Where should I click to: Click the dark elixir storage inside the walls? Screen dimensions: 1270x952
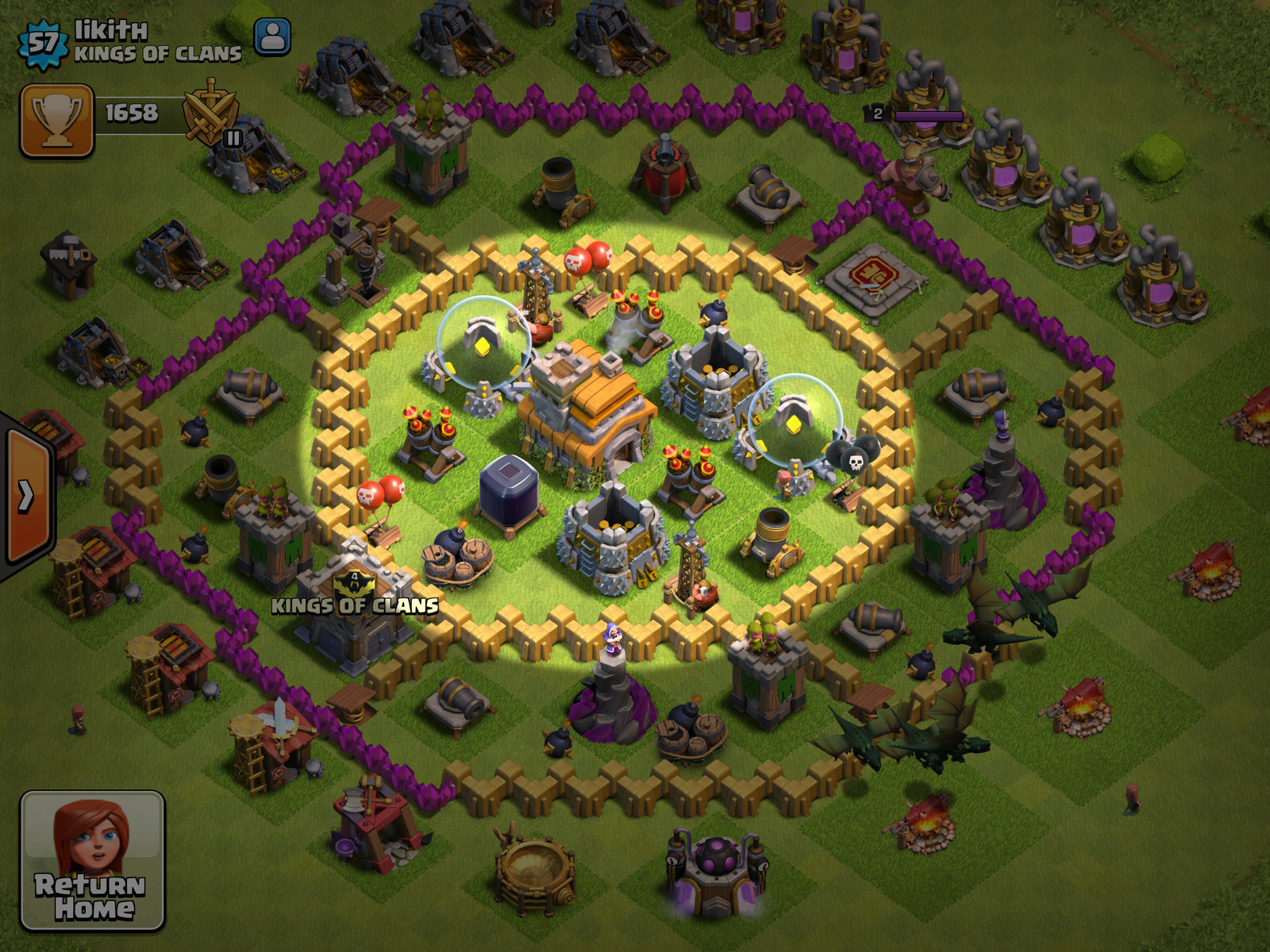point(508,488)
